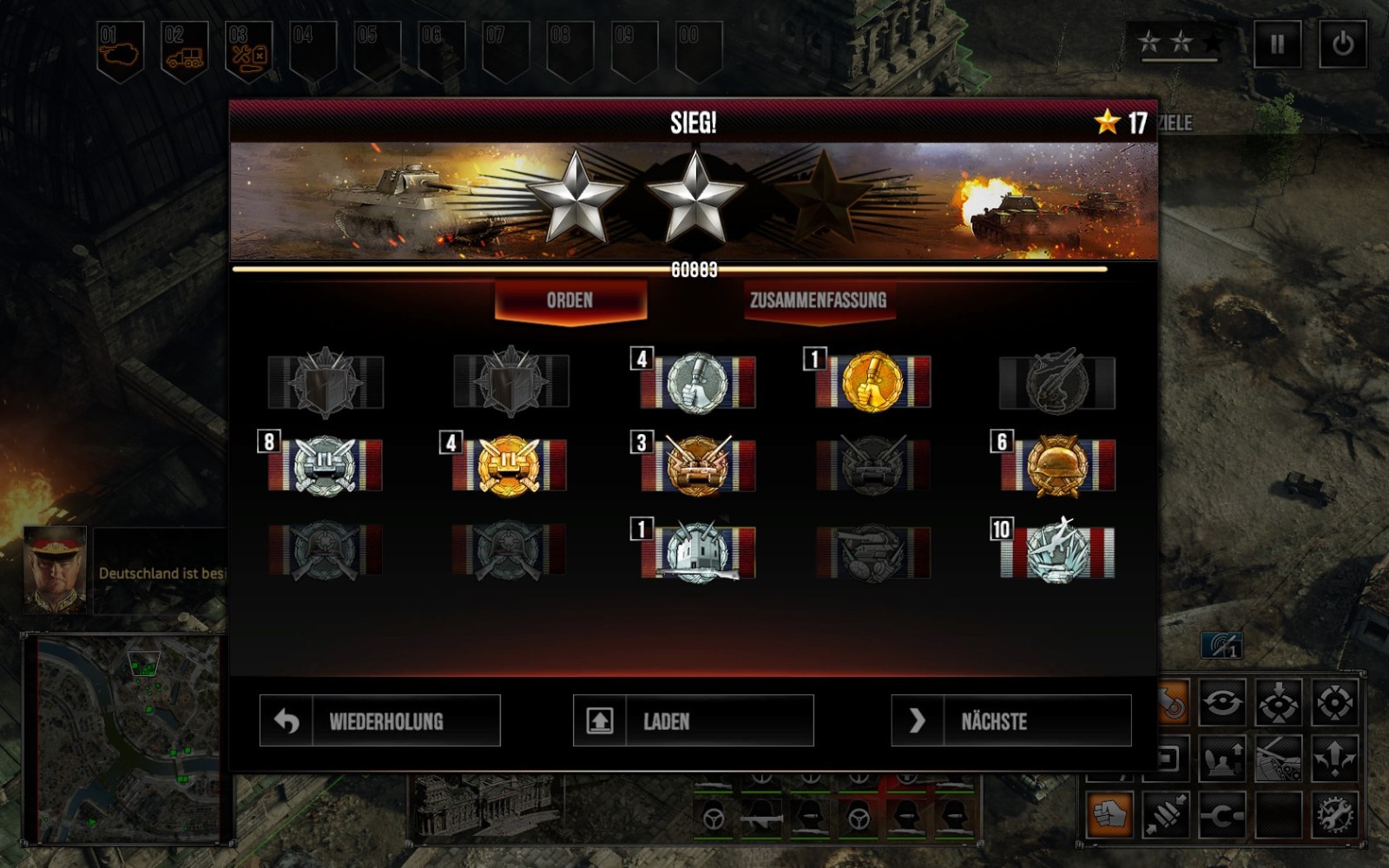
Task: Inspect the bronze tank medal with 3
Action: 697,466
